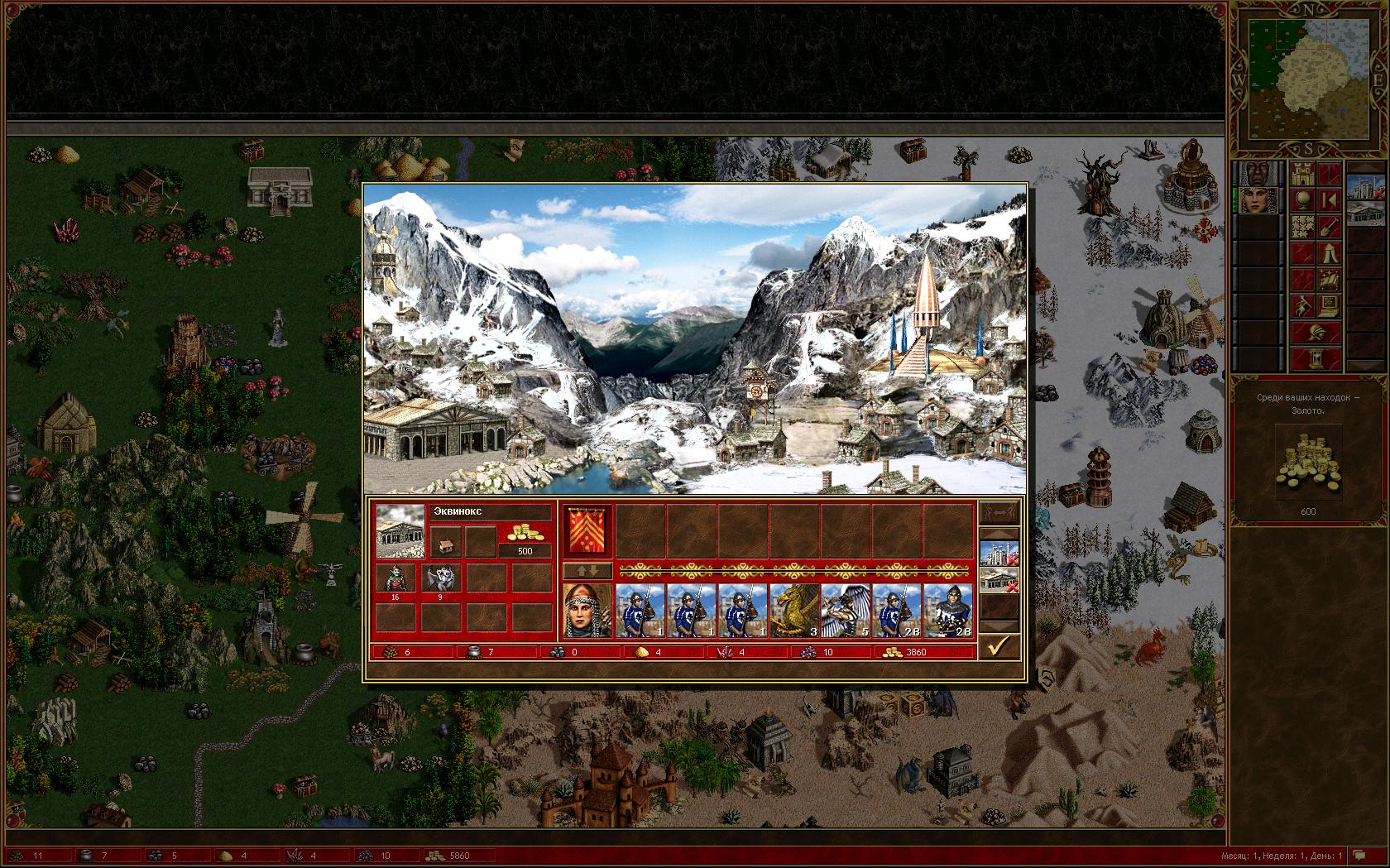
Task: Open system options via computer icon
Action: point(1328,306)
